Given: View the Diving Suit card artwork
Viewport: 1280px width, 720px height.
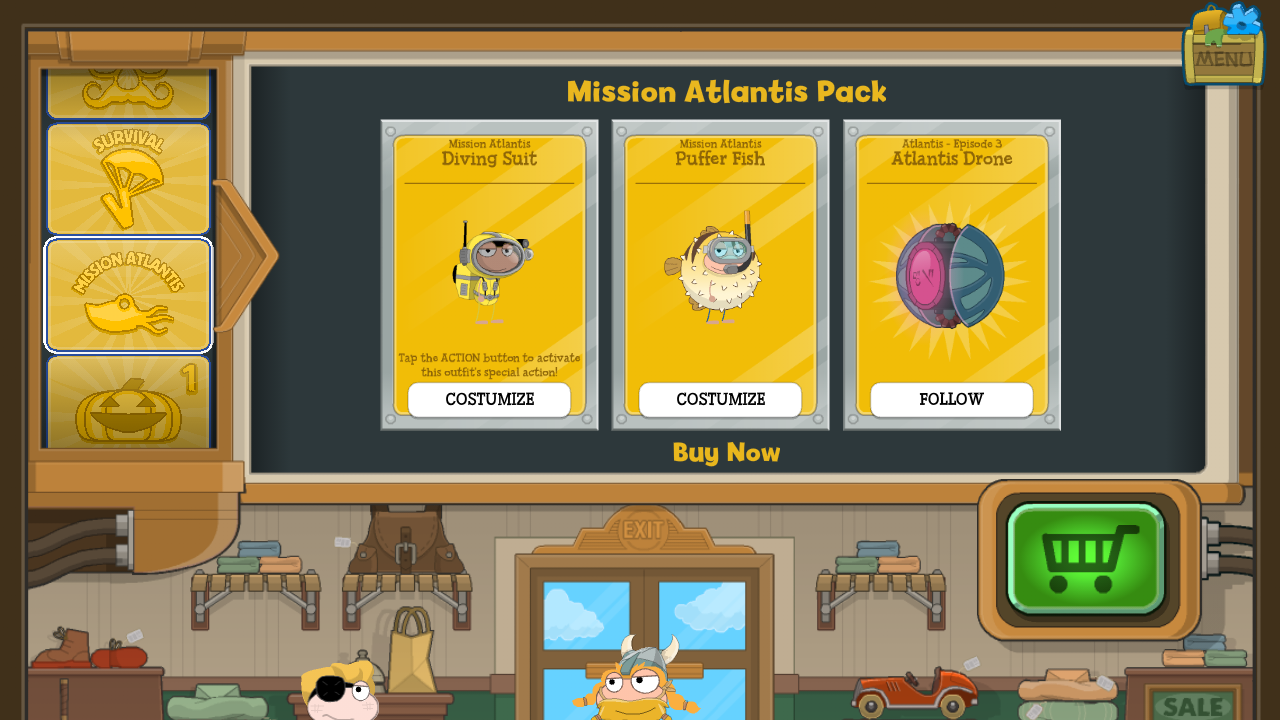Looking at the screenshot, I should pyautogui.click(x=489, y=270).
